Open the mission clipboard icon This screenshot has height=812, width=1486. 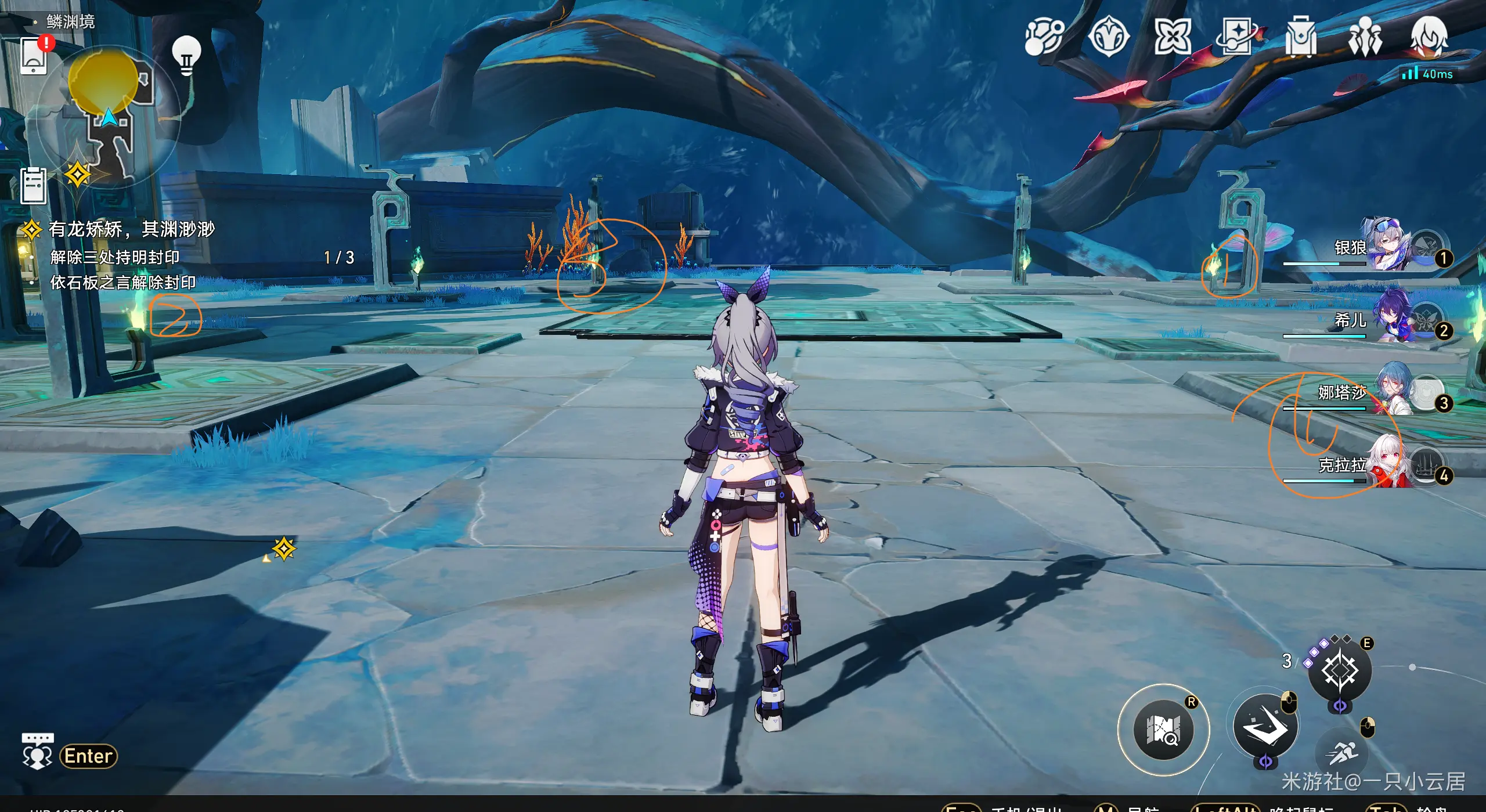click(x=34, y=185)
